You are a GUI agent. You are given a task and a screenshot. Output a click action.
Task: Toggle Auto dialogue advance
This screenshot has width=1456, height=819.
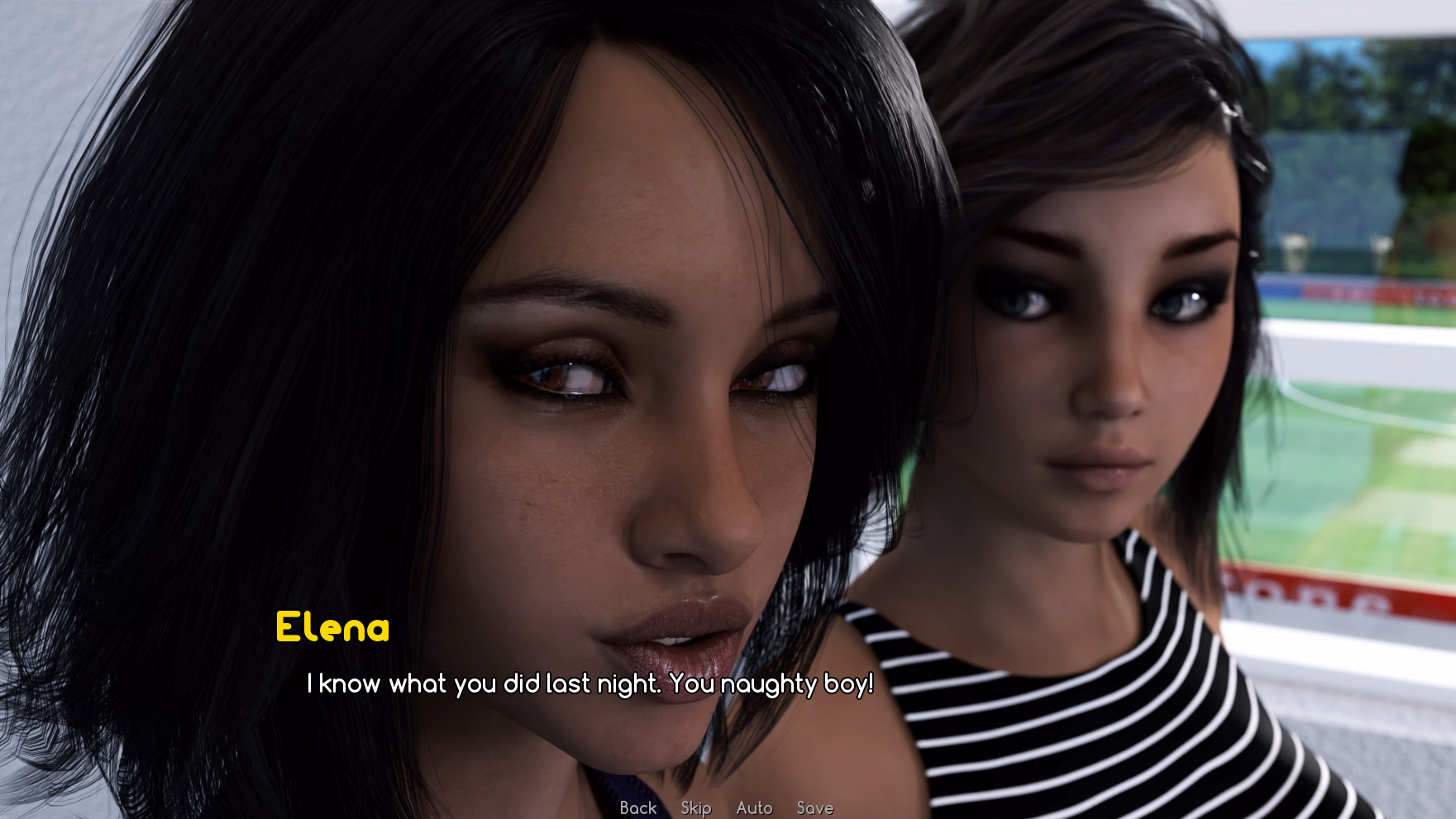click(x=753, y=807)
